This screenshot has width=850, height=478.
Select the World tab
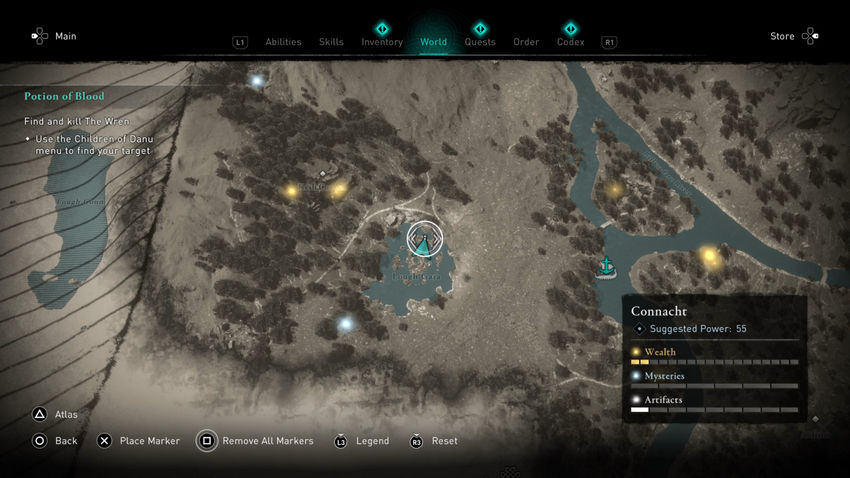coord(434,42)
